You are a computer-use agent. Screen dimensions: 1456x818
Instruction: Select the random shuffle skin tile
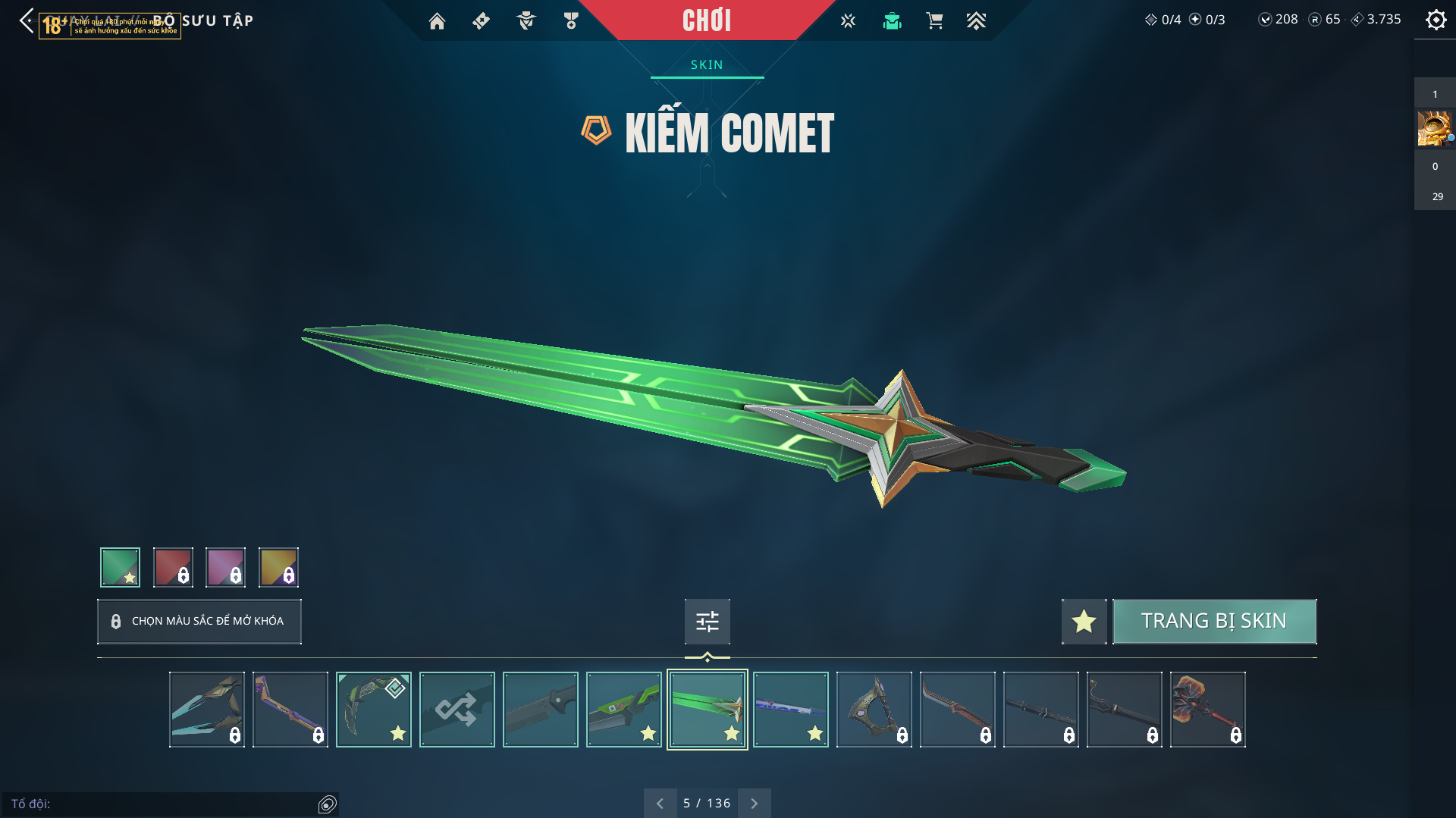457,710
